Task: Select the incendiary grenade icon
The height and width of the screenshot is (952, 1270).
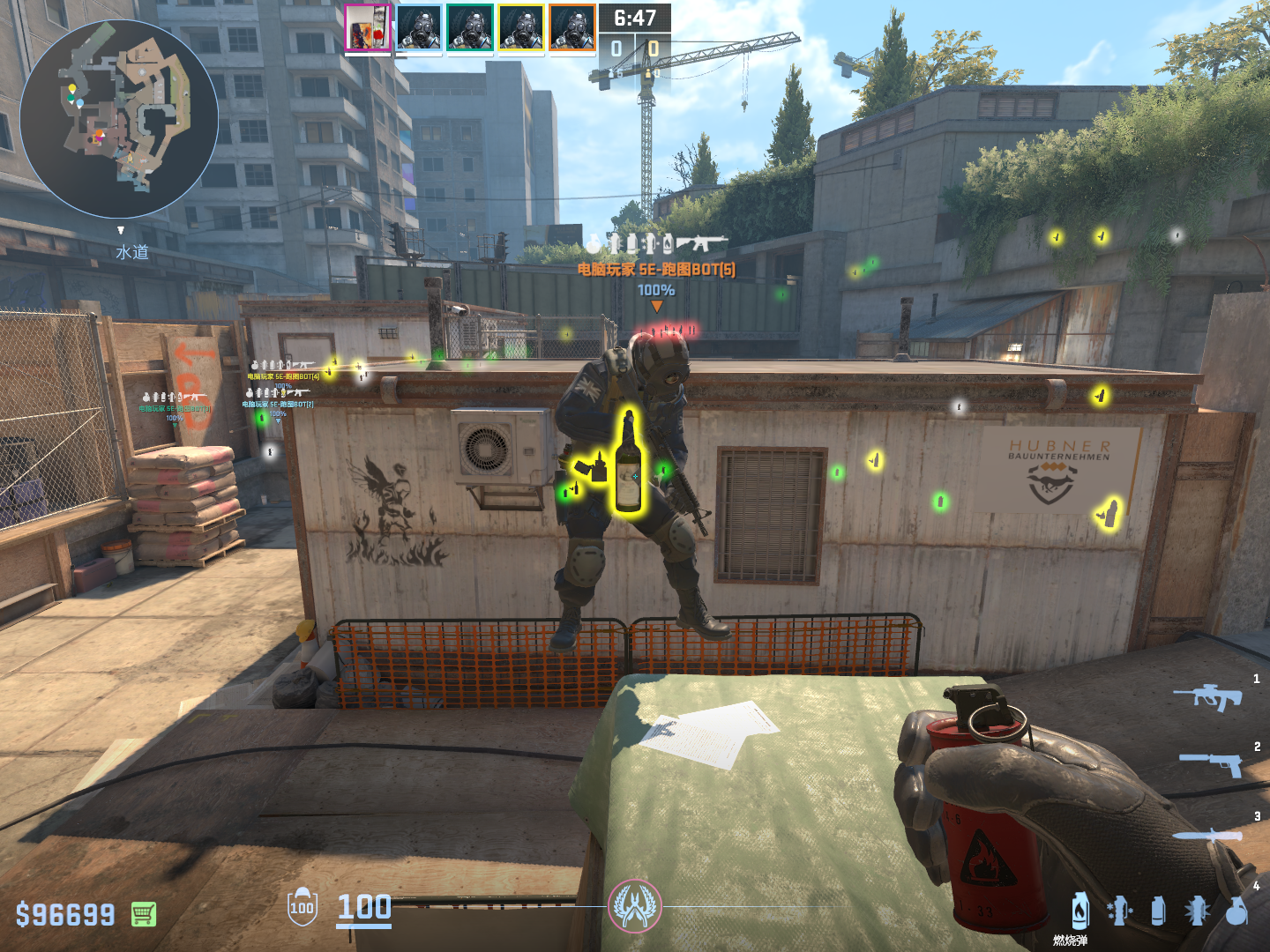Action: (x=1080, y=911)
